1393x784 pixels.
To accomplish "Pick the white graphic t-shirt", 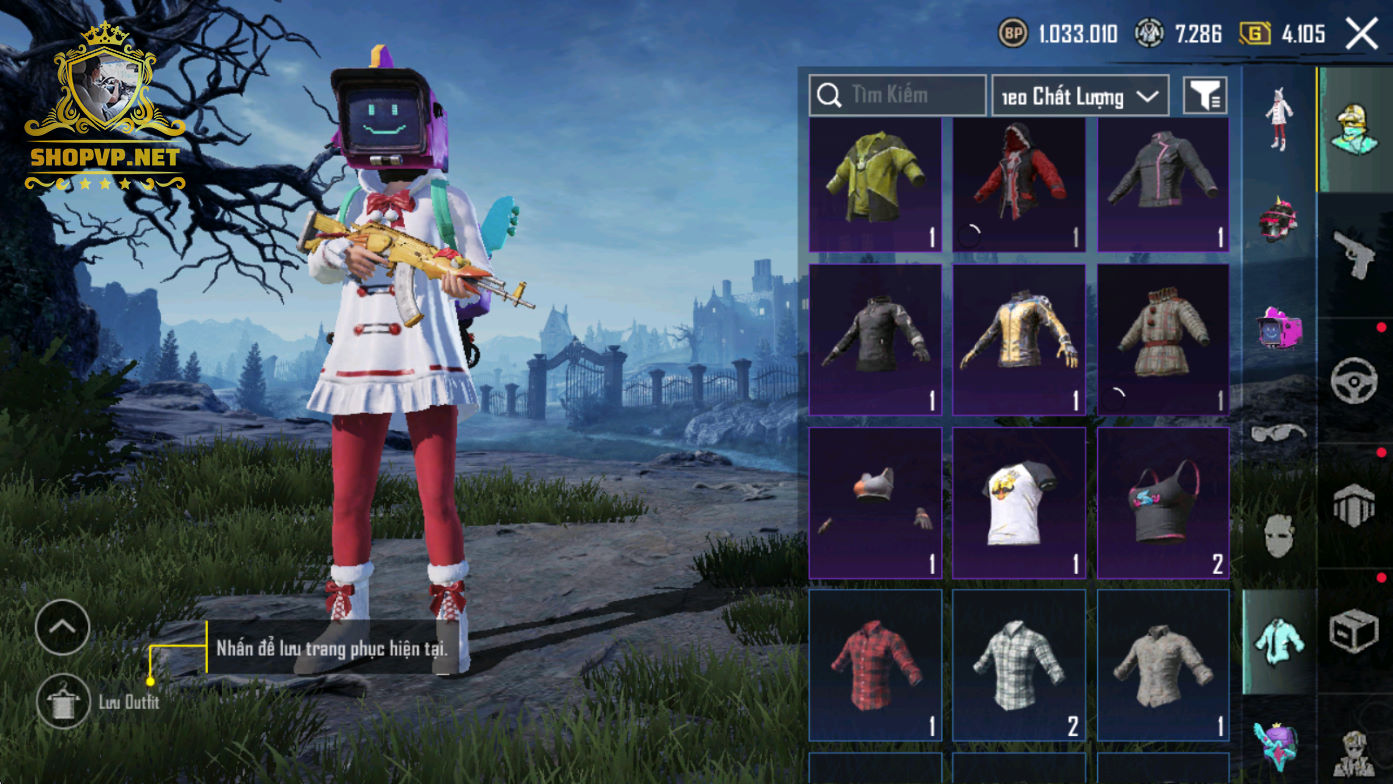I will [x=1019, y=503].
